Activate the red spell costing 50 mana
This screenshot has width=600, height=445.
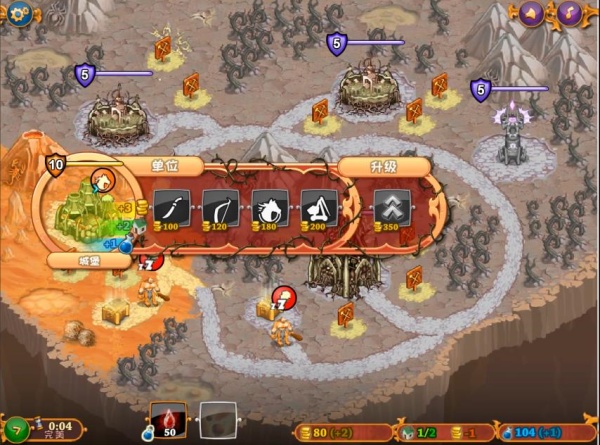(168, 418)
